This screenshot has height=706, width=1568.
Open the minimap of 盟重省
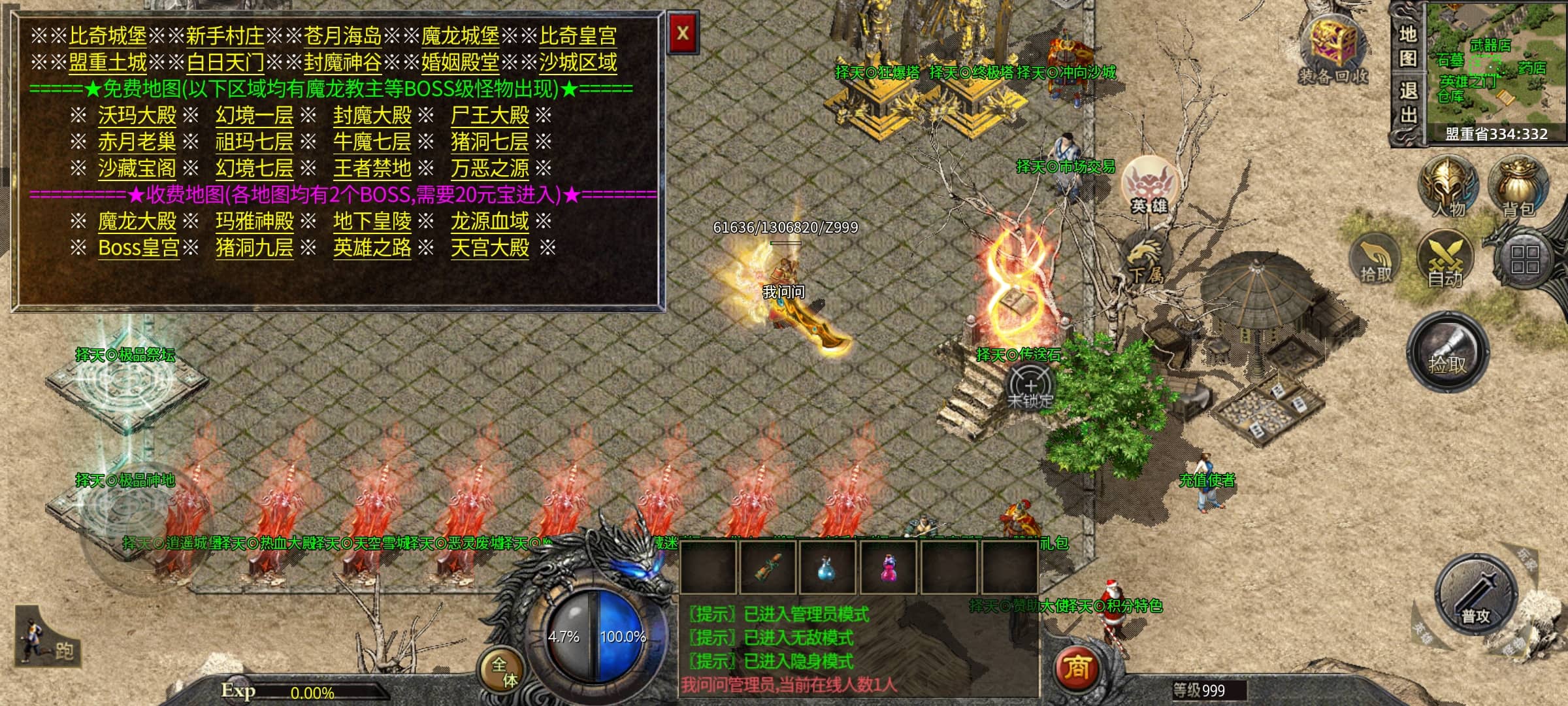pos(1496,69)
